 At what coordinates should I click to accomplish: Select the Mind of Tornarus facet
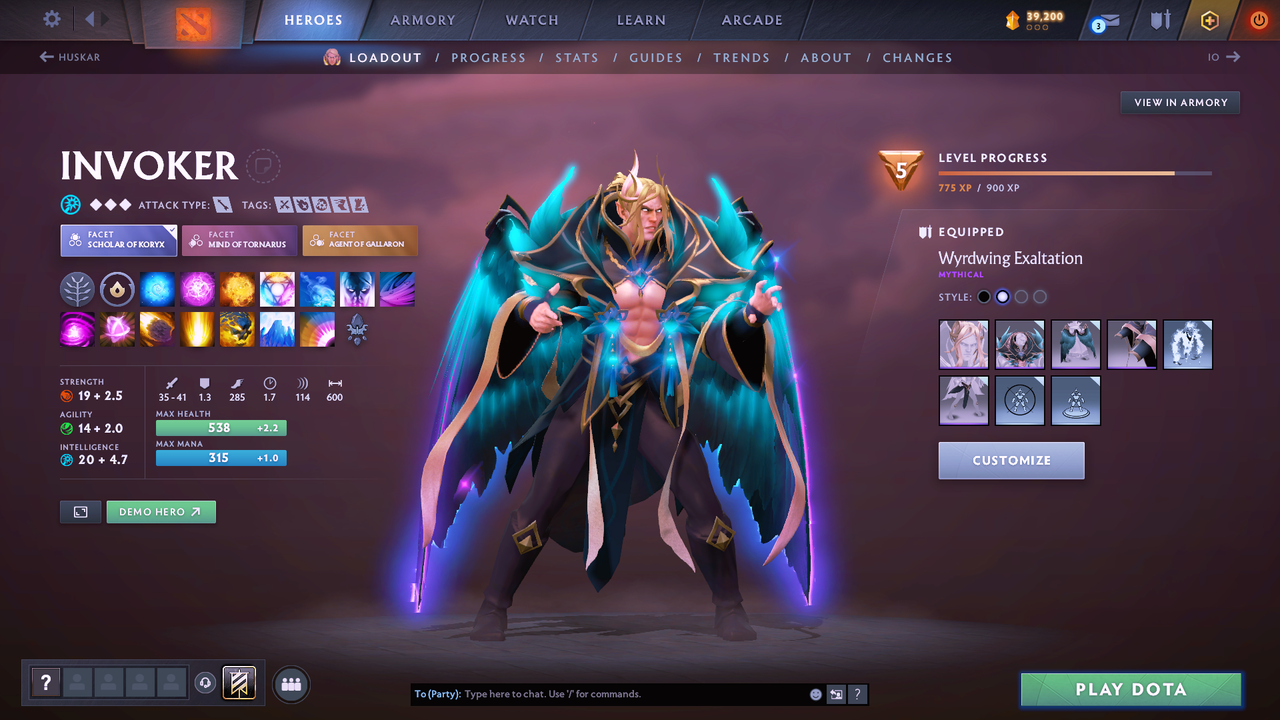239,240
